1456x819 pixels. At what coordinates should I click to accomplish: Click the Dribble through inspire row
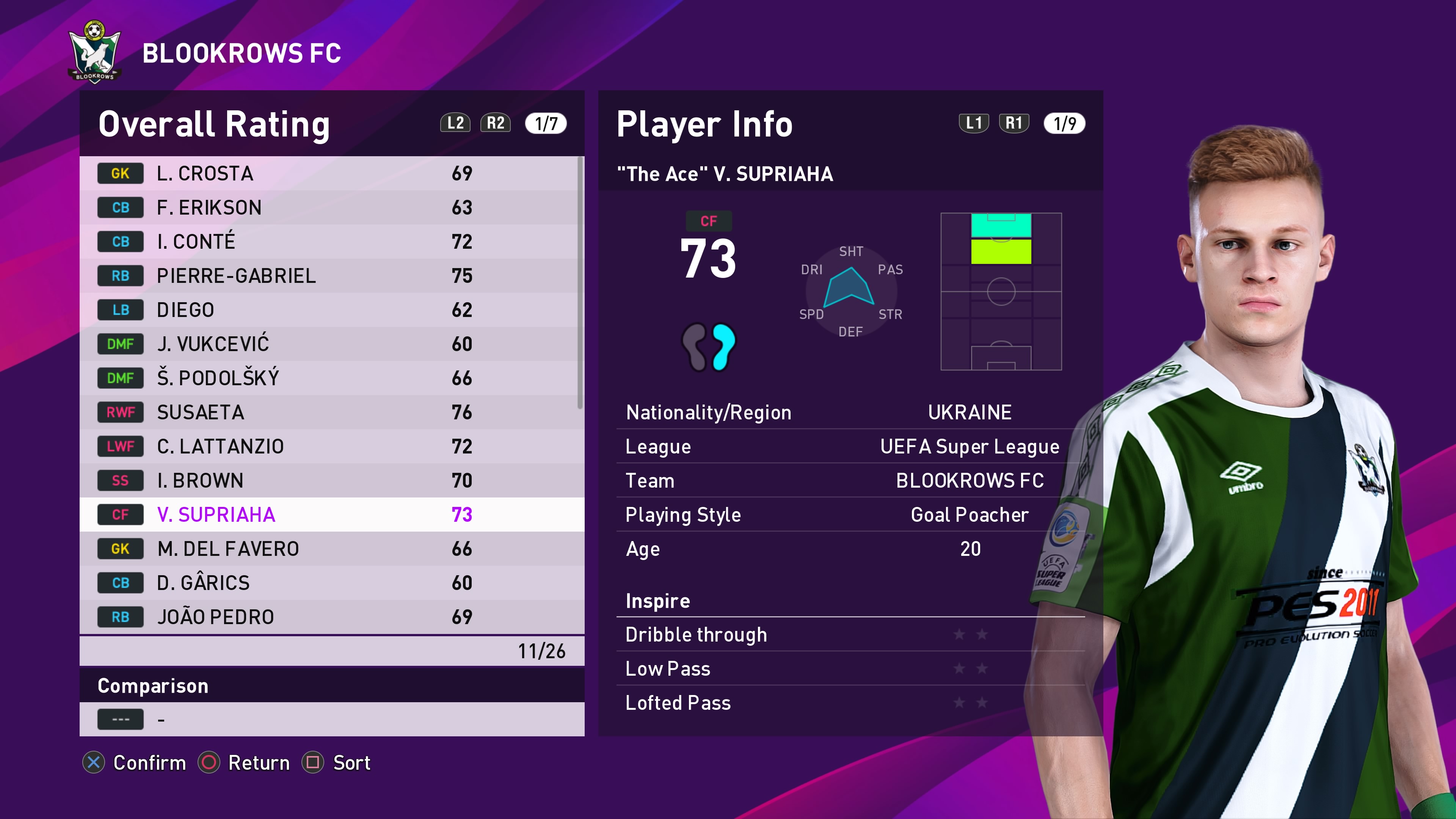(850, 635)
